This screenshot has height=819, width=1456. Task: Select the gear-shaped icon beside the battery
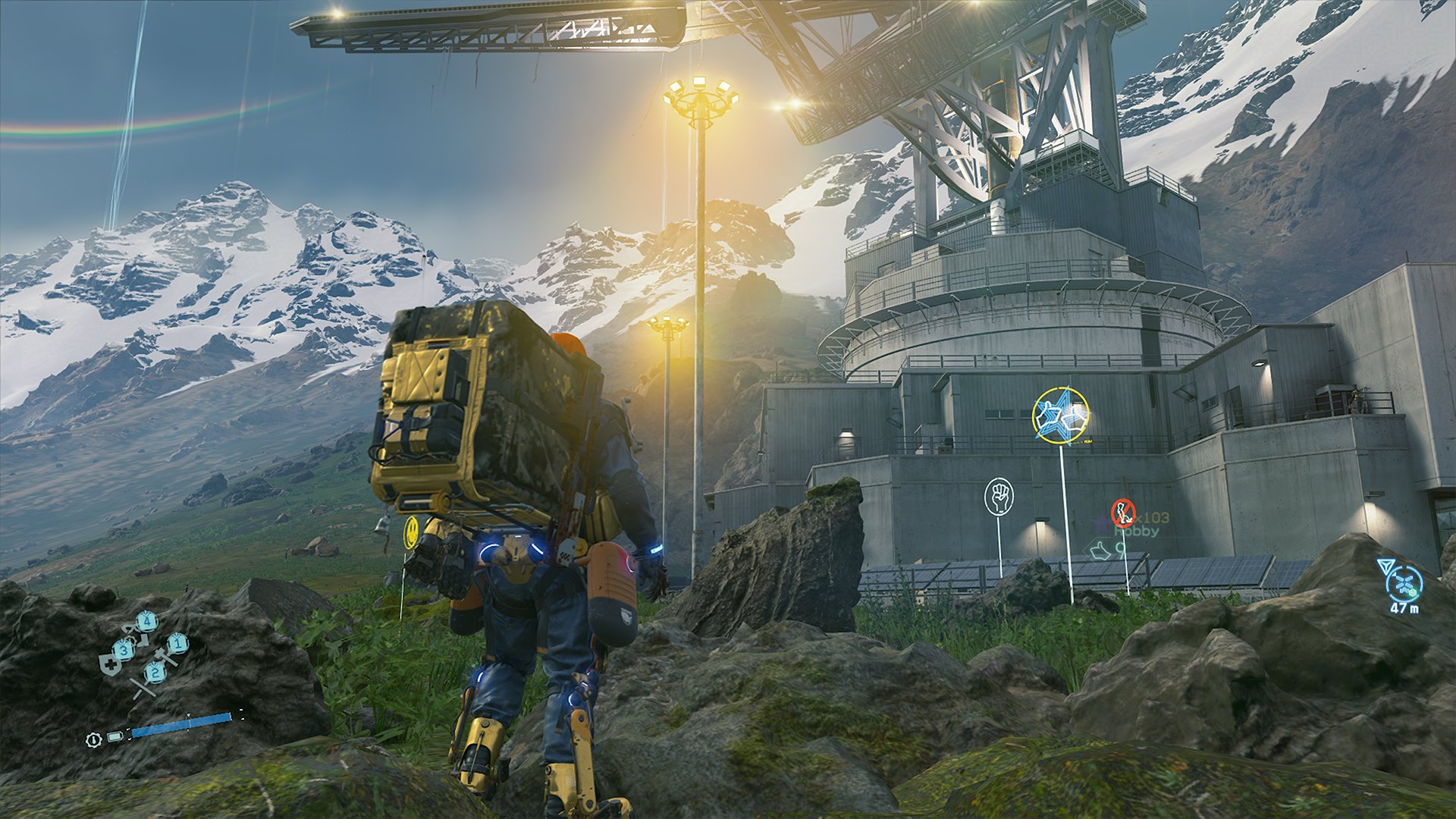click(93, 738)
